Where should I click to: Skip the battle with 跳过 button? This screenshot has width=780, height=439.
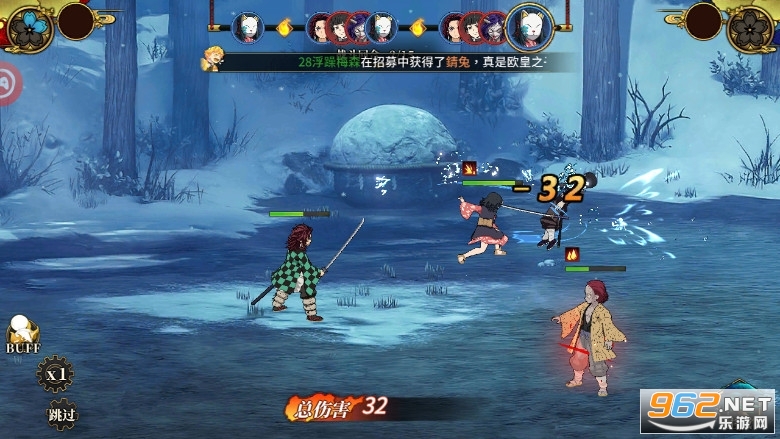pyautogui.click(x=60, y=413)
